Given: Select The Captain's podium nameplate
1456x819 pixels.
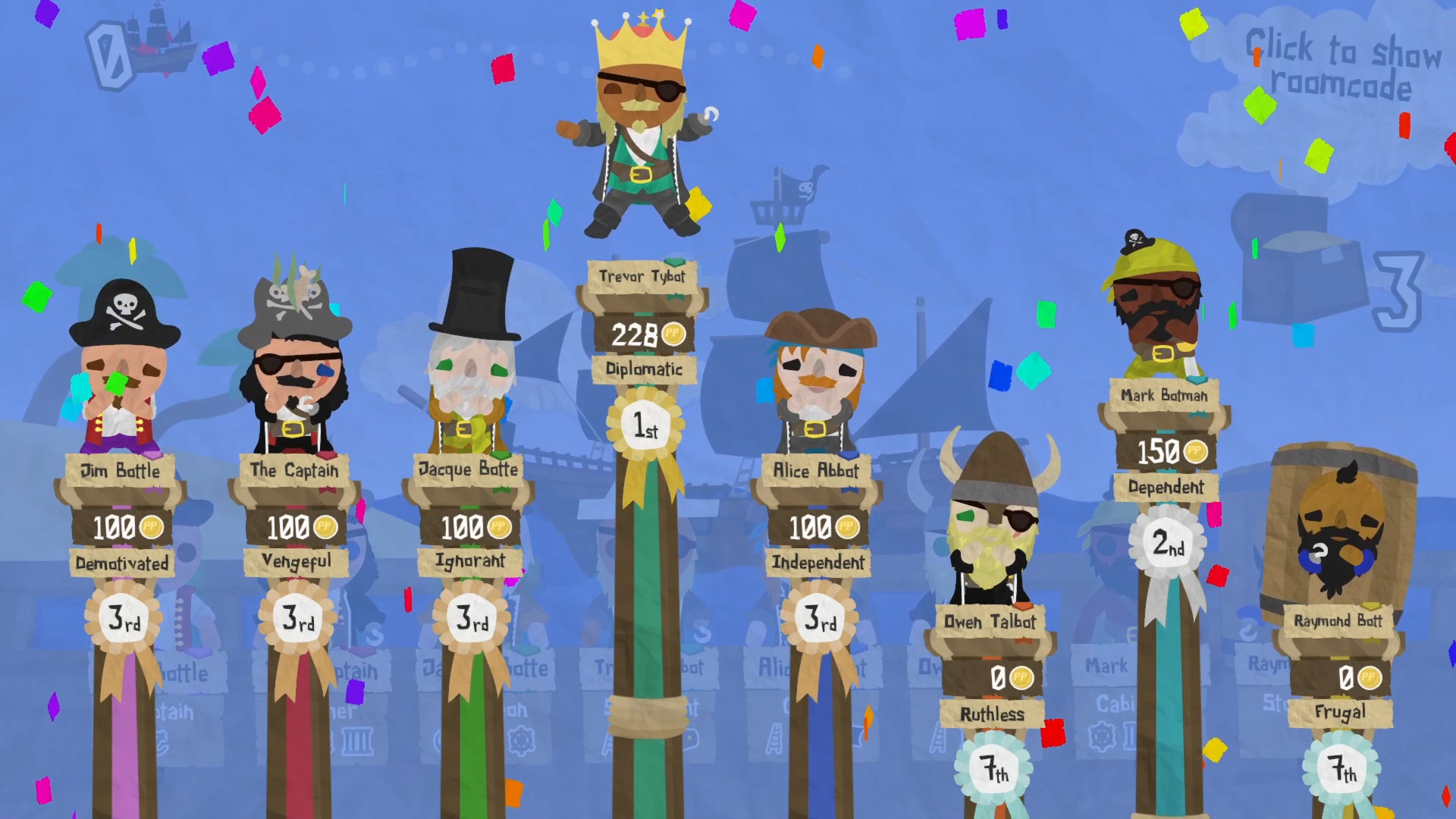Looking at the screenshot, I should (x=295, y=470).
